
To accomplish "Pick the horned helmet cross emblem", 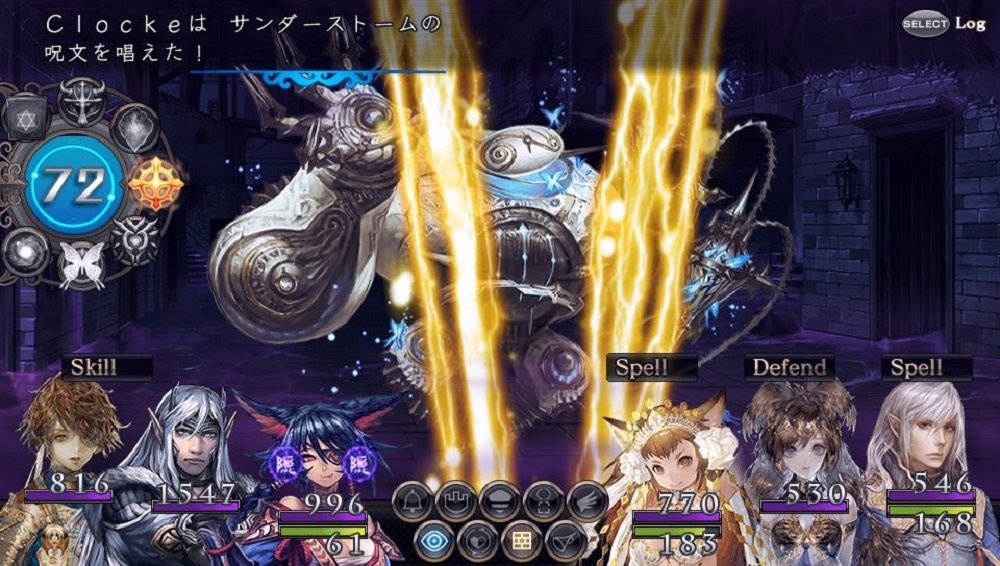I will [x=81, y=101].
